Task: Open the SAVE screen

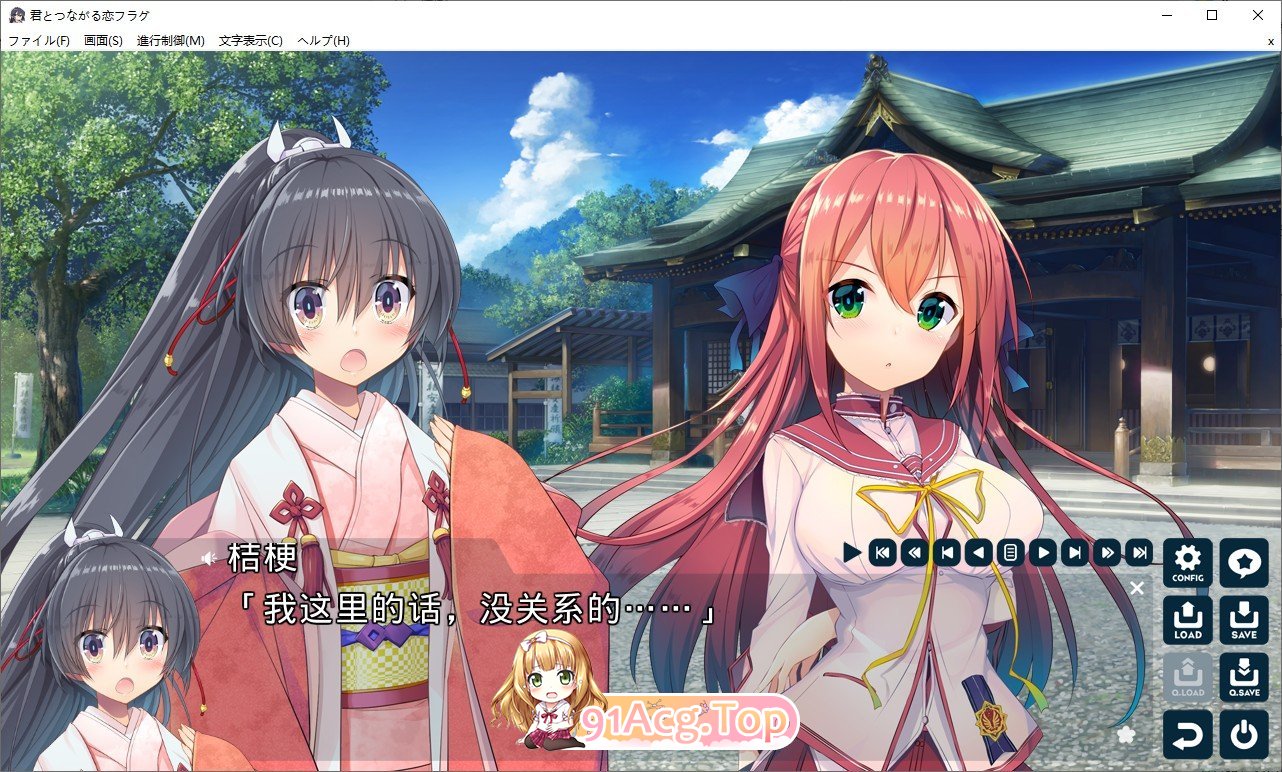Action: coord(1243,619)
